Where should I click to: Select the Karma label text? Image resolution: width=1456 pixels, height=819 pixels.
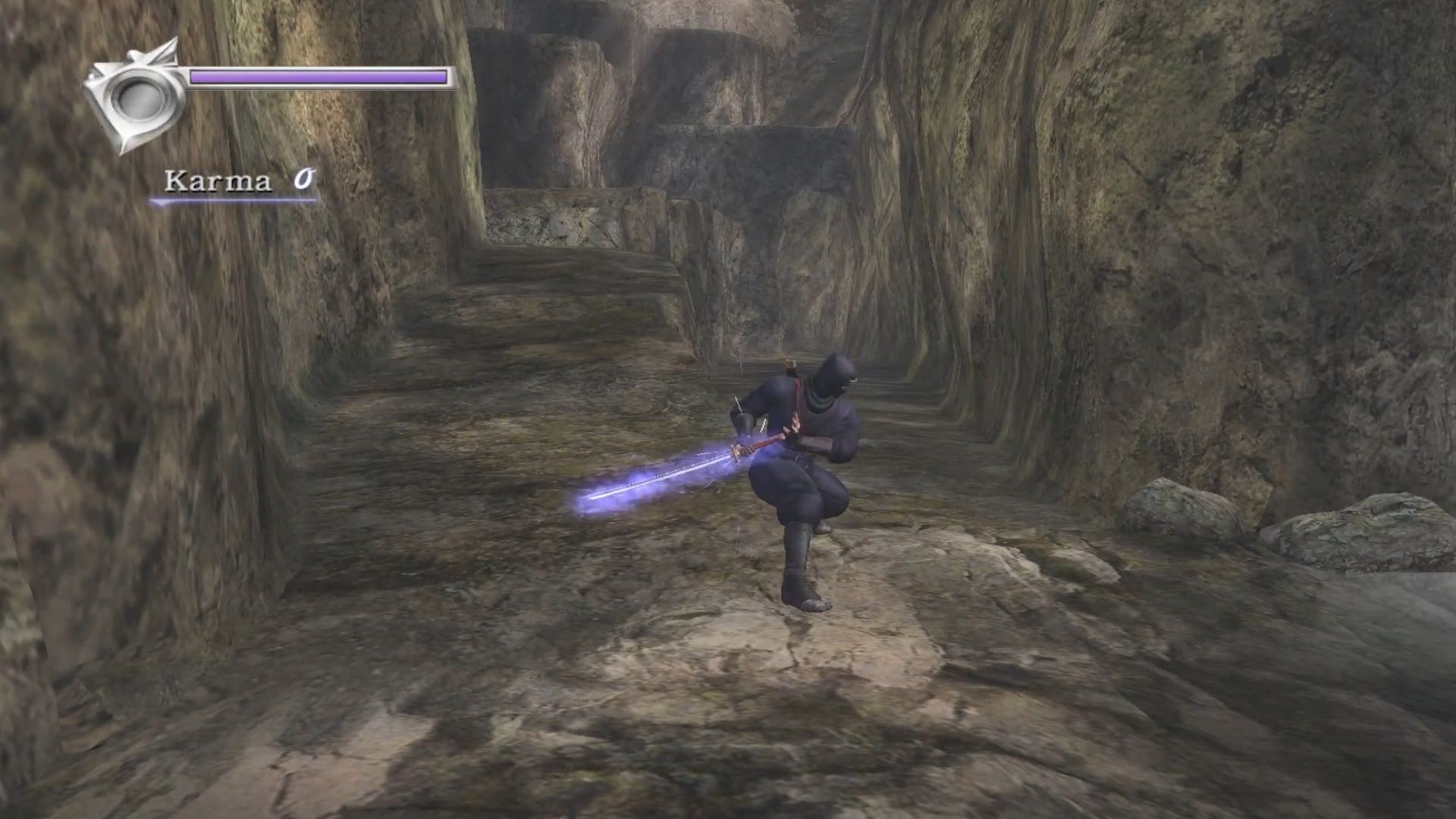218,180
